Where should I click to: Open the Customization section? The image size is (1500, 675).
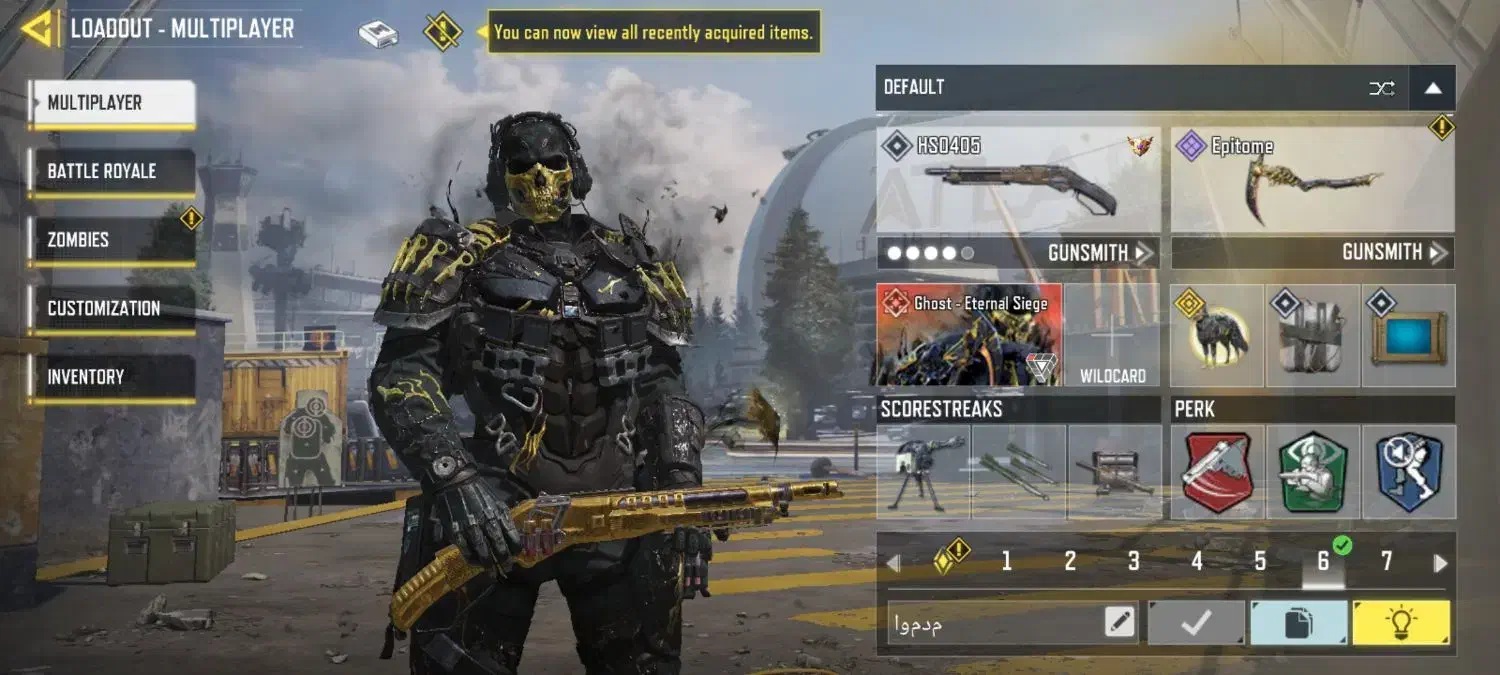click(111, 309)
